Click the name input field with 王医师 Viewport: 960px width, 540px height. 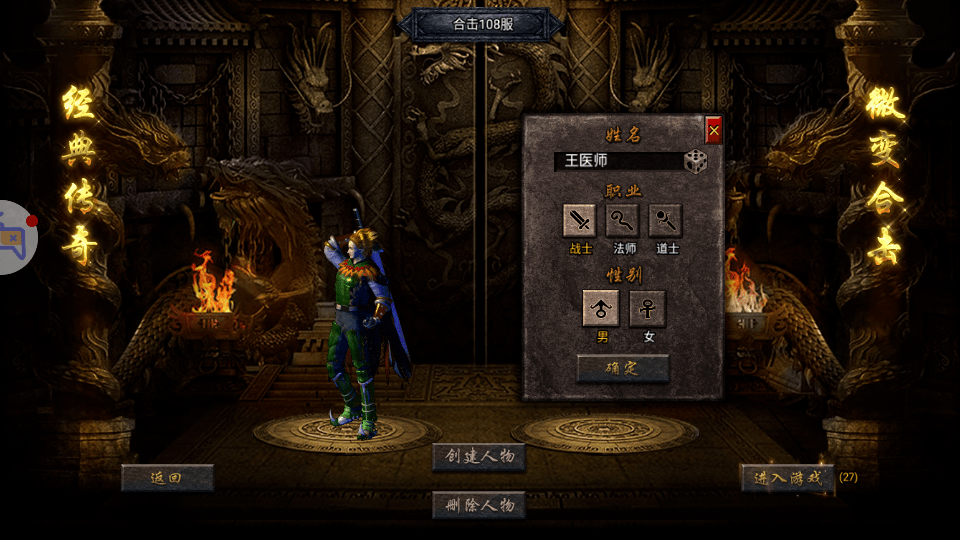point(617,161)
